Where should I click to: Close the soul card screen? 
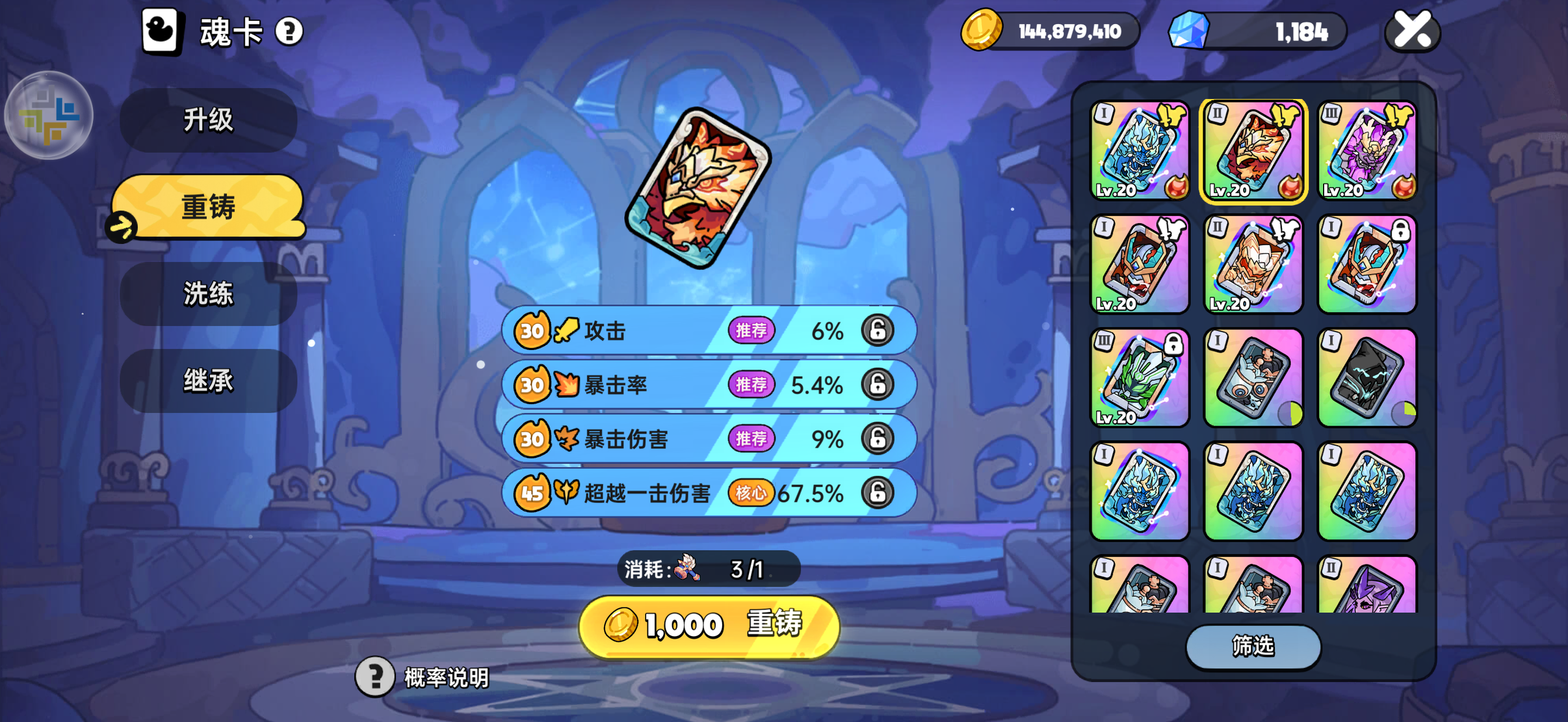(1412, 31)
